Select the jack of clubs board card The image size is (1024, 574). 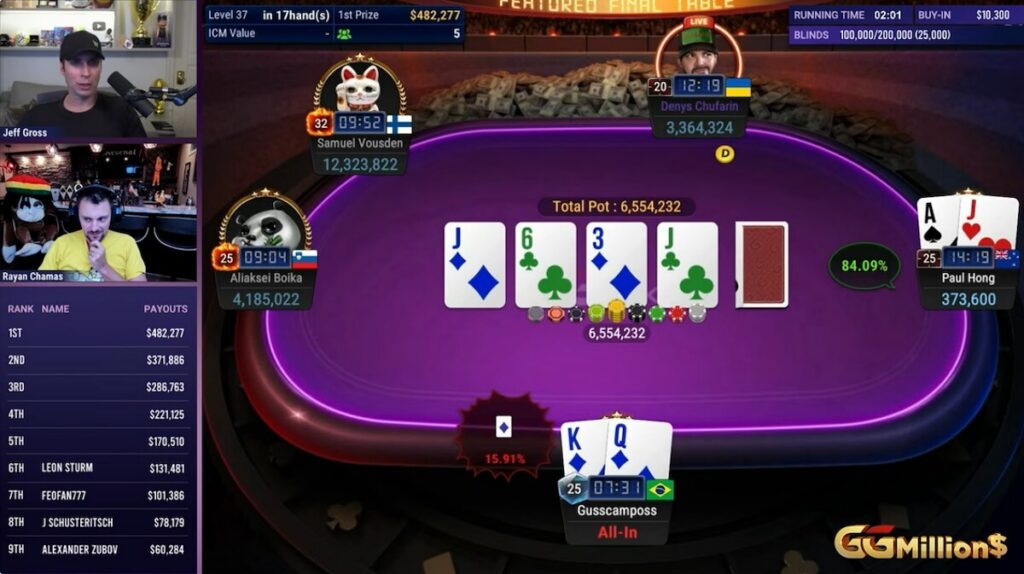pyautogui.click(x=687, y=264)
